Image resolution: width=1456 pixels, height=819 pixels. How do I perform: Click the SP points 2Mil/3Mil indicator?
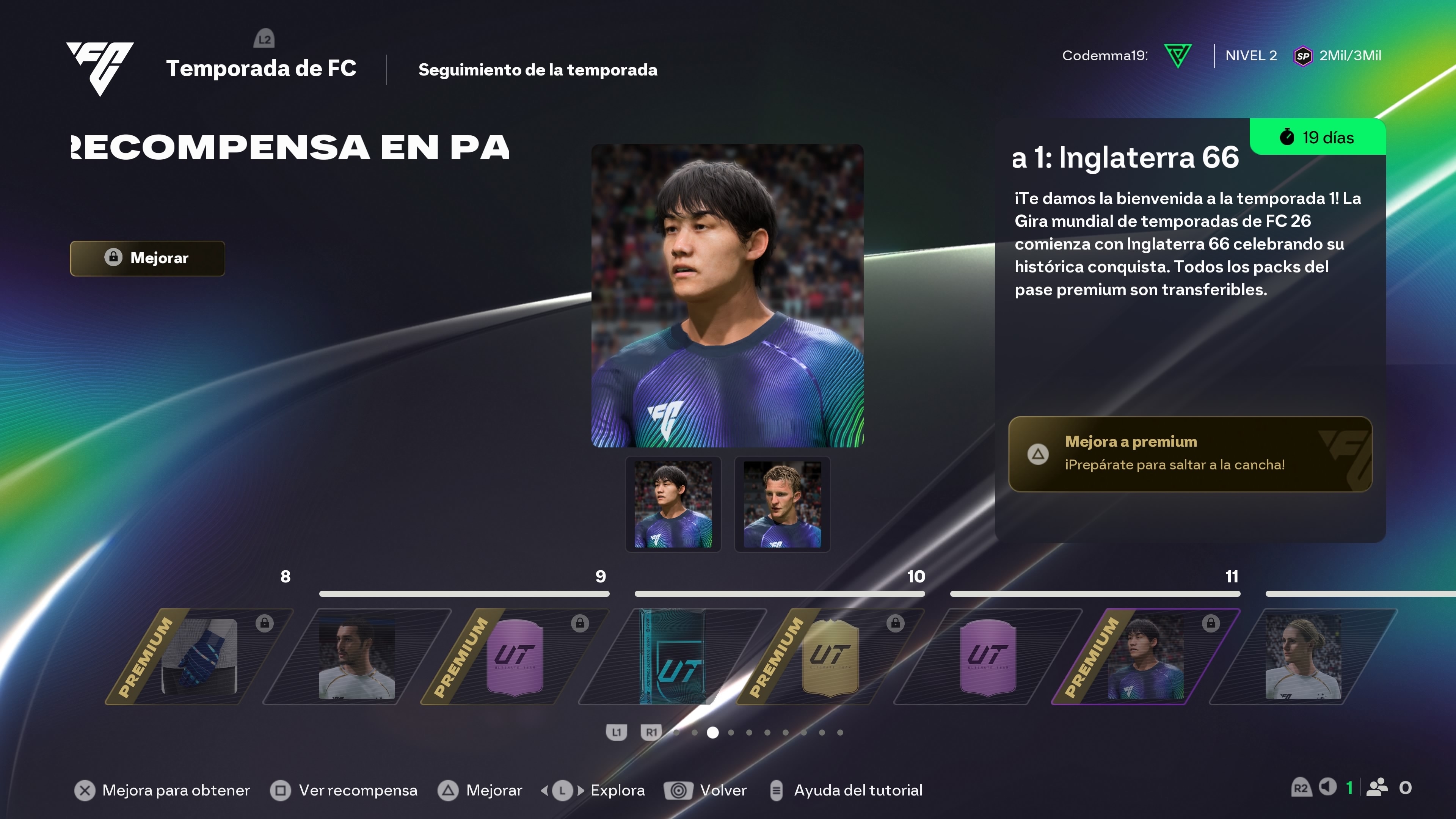point(1337,55)
